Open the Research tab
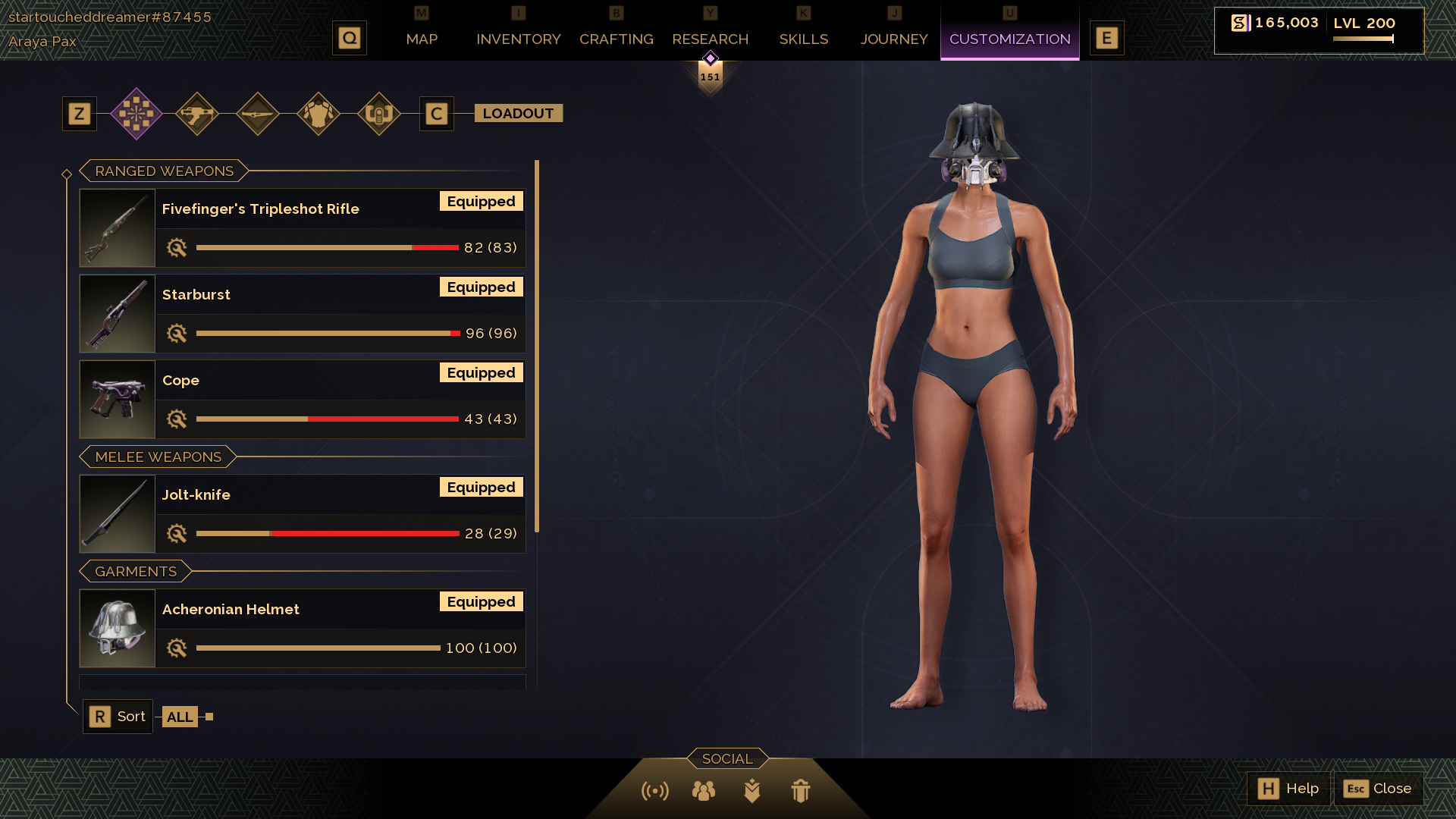1456x819 pixels. point(710,39)
